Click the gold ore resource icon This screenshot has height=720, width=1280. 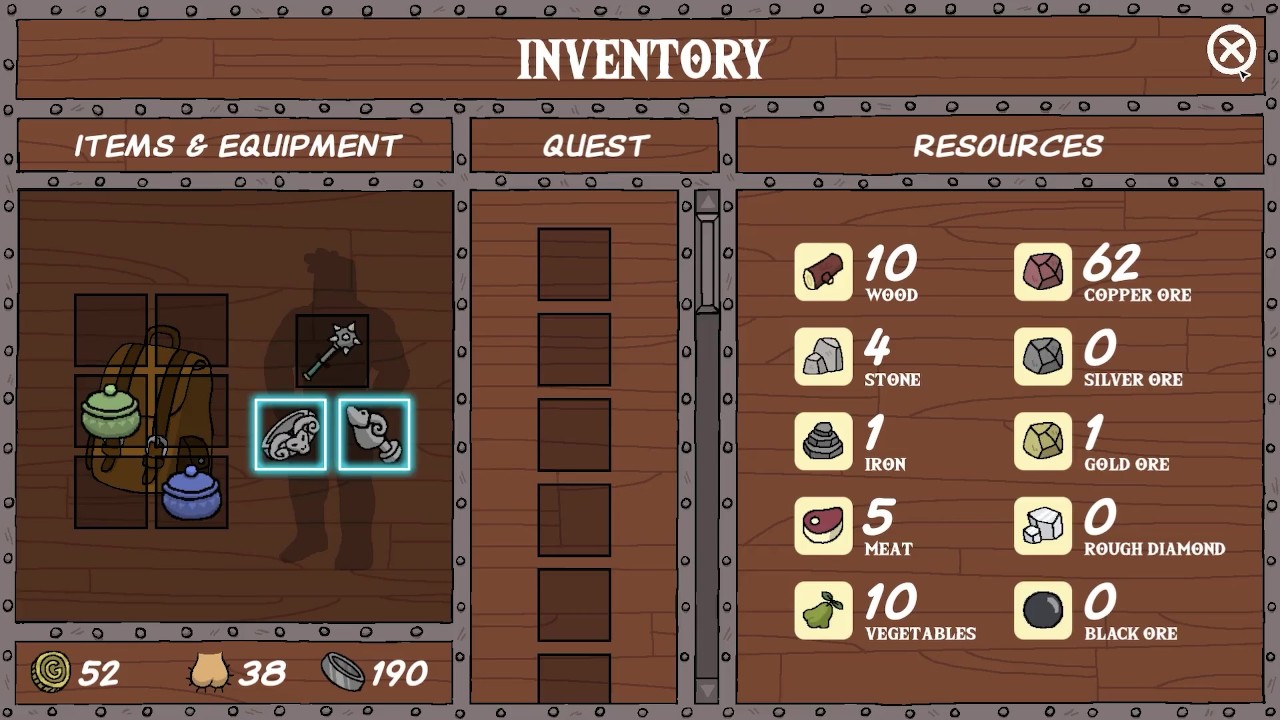pyautogui.click(x=1042, y=441)
